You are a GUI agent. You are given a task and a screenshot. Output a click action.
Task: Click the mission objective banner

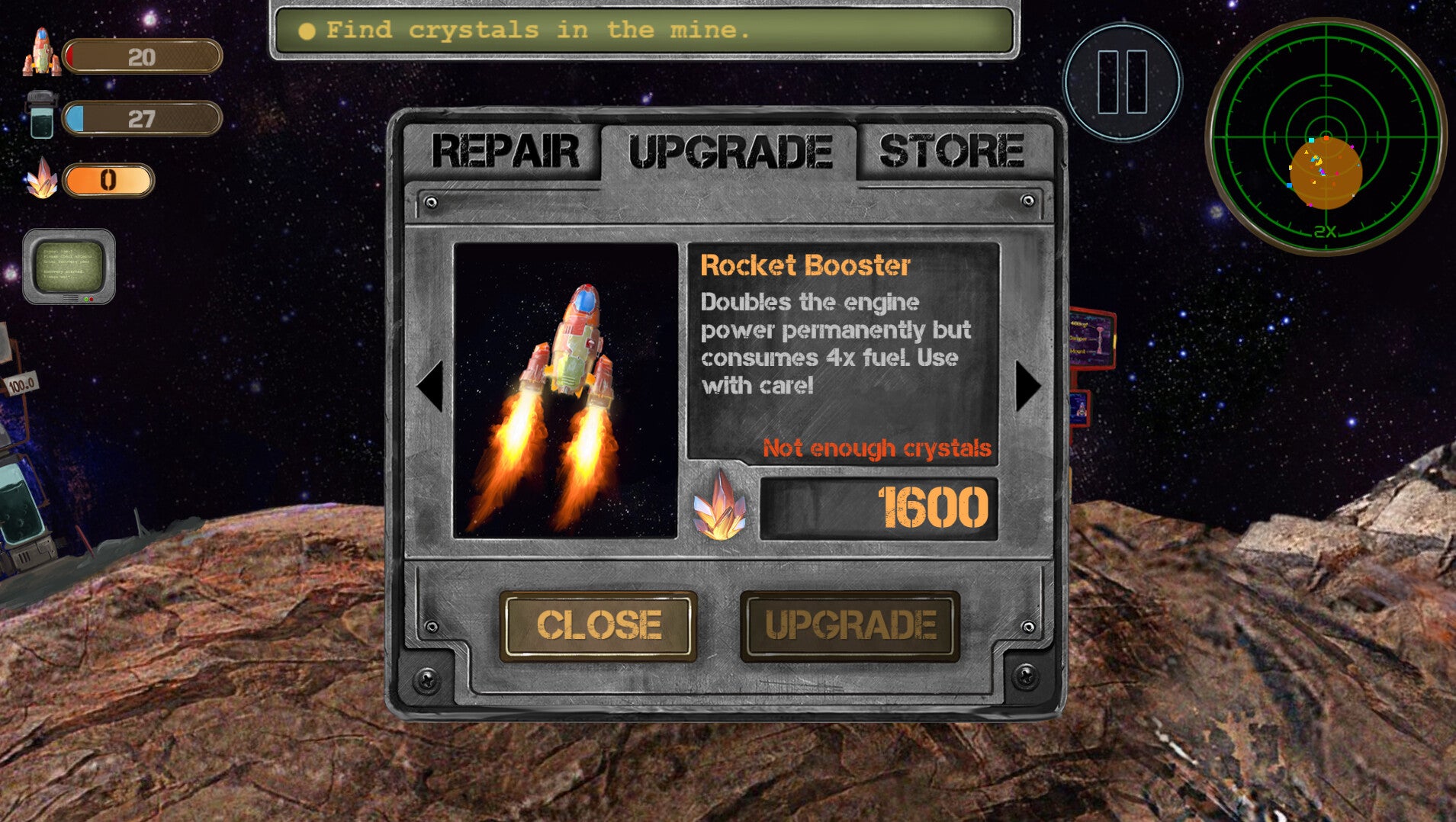[644, 31]
